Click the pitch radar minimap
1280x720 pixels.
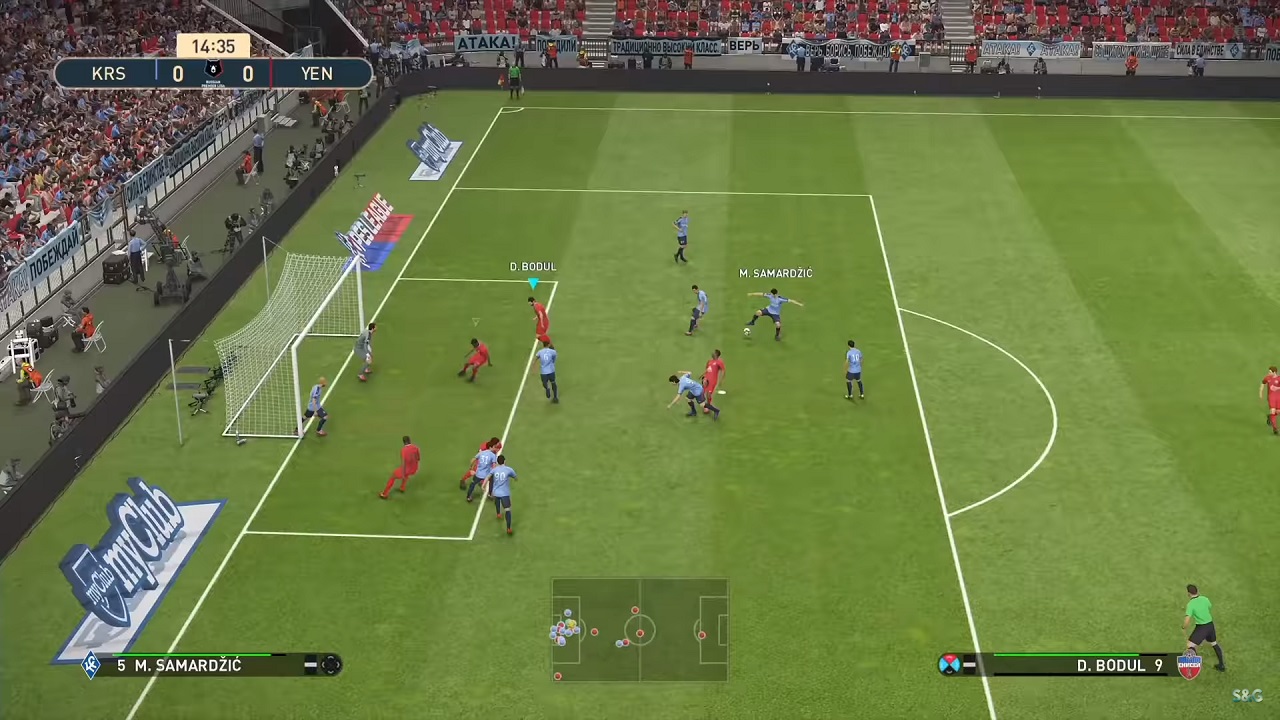[x=639, y=630]
